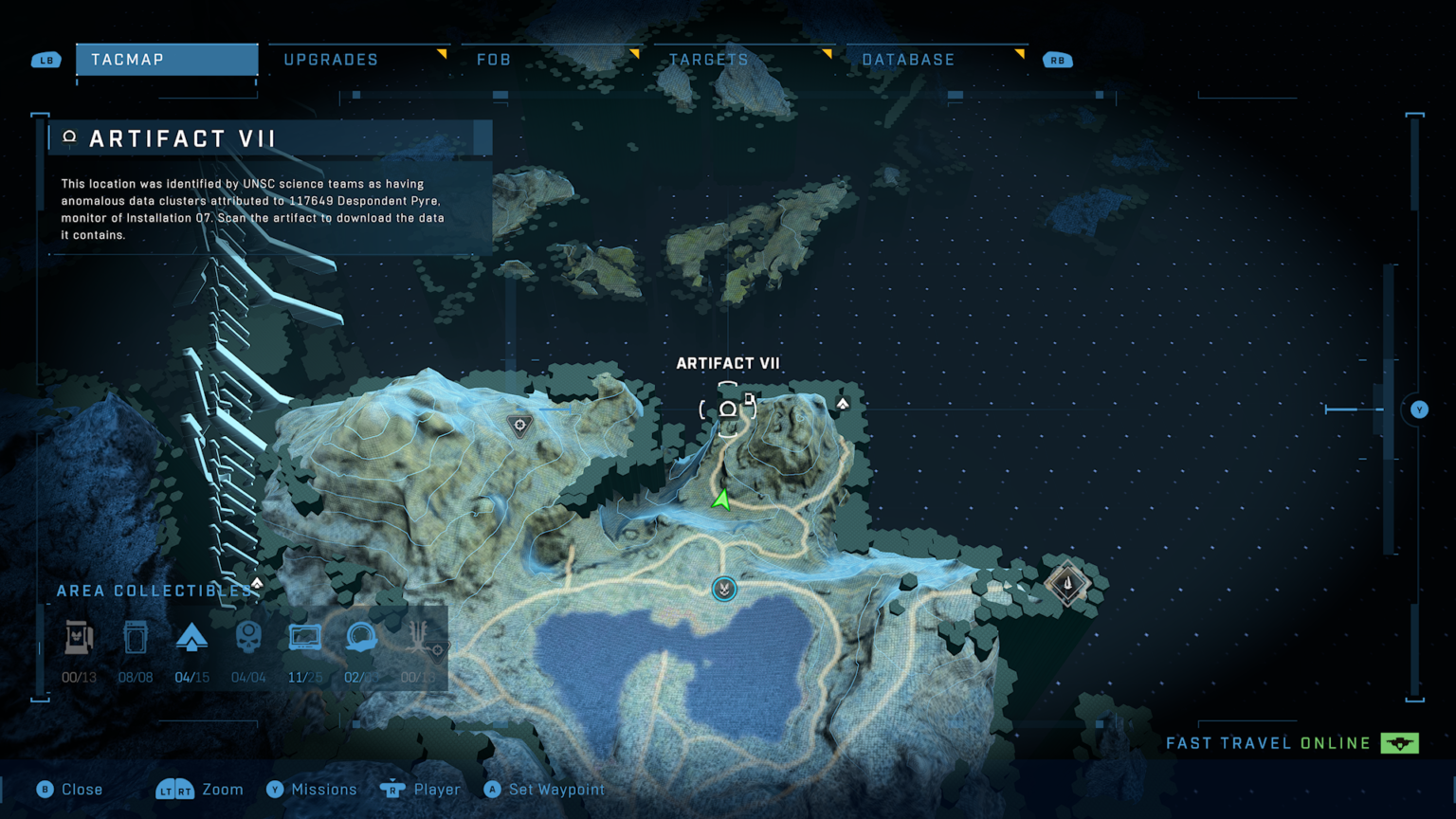Click the yellow indicator on the FOB tab
This screenshot has height=819, width=1456.
635,52
